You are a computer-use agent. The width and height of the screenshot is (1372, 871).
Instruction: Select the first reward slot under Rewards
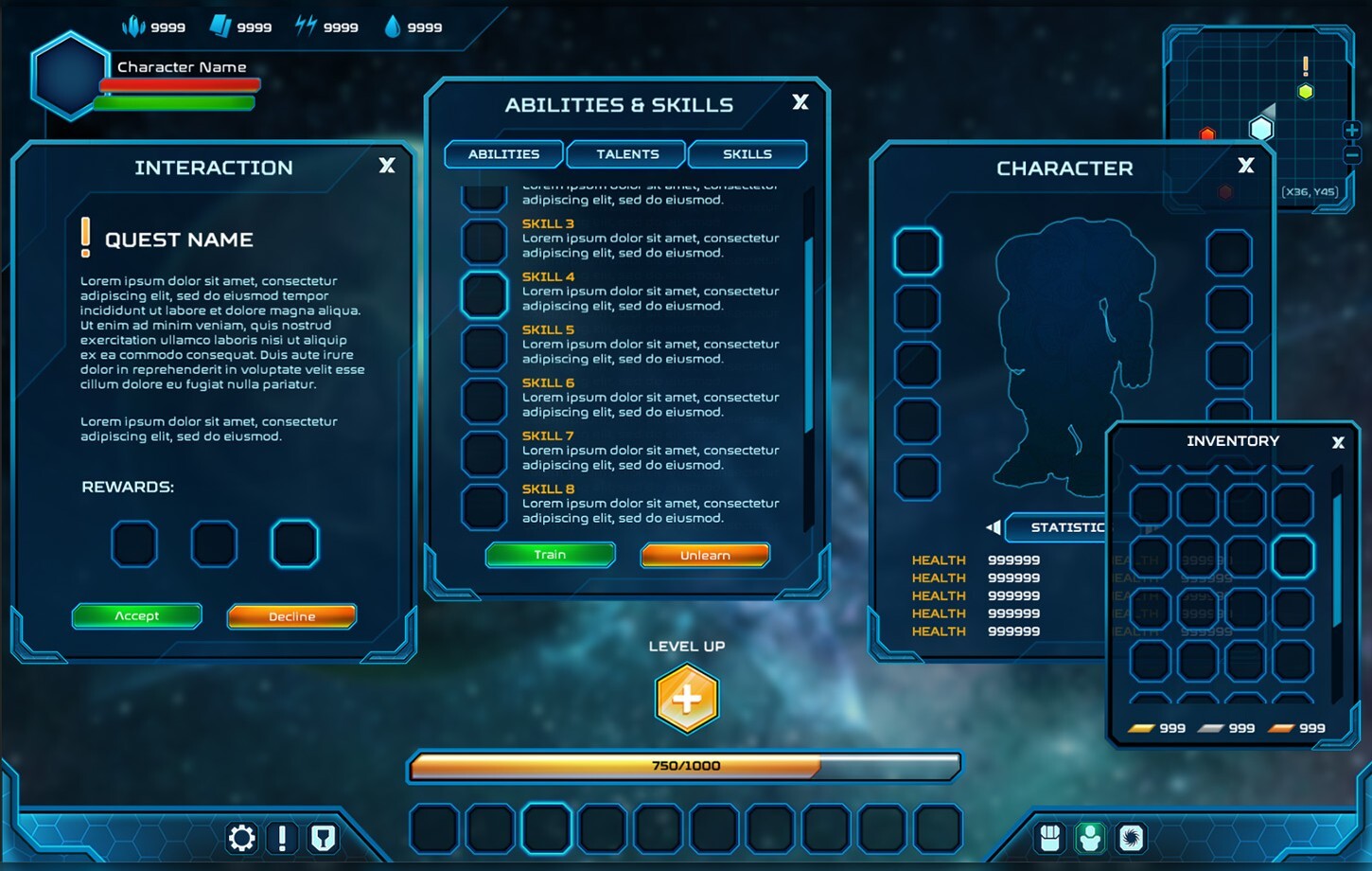[133, 543]
